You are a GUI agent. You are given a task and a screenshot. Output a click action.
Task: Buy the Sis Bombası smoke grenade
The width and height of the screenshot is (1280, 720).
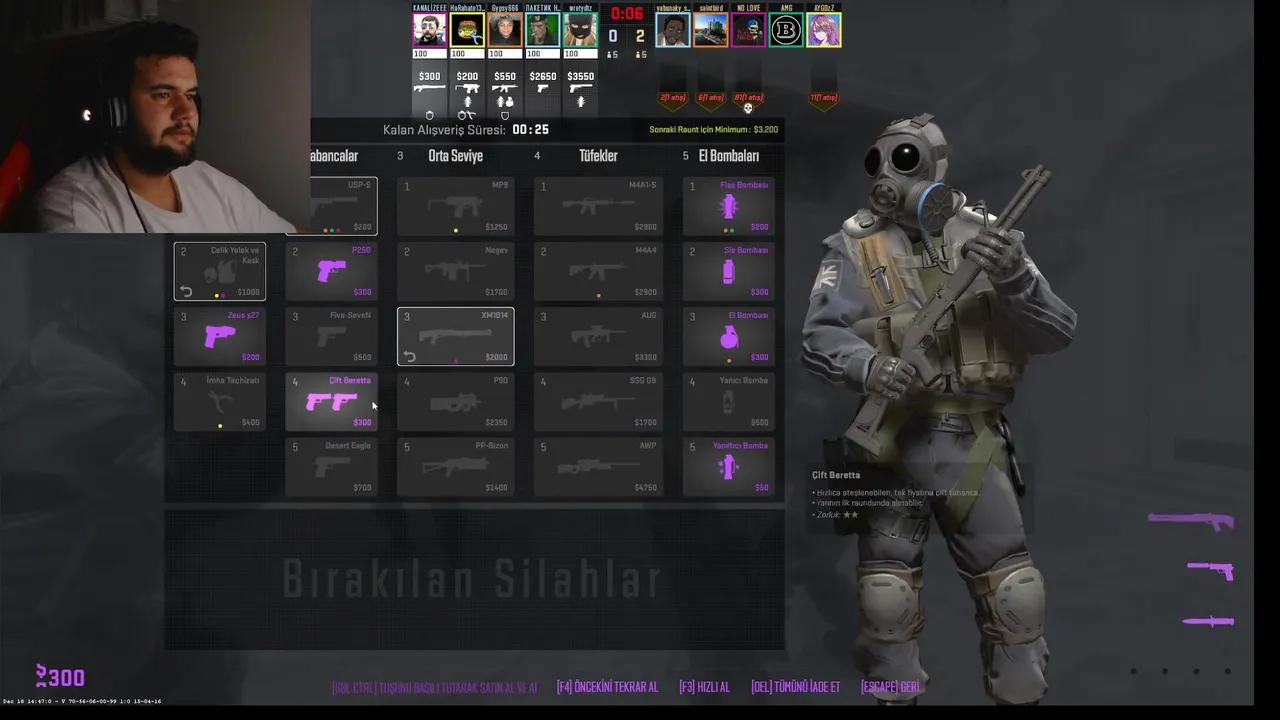tap(728, 270)
